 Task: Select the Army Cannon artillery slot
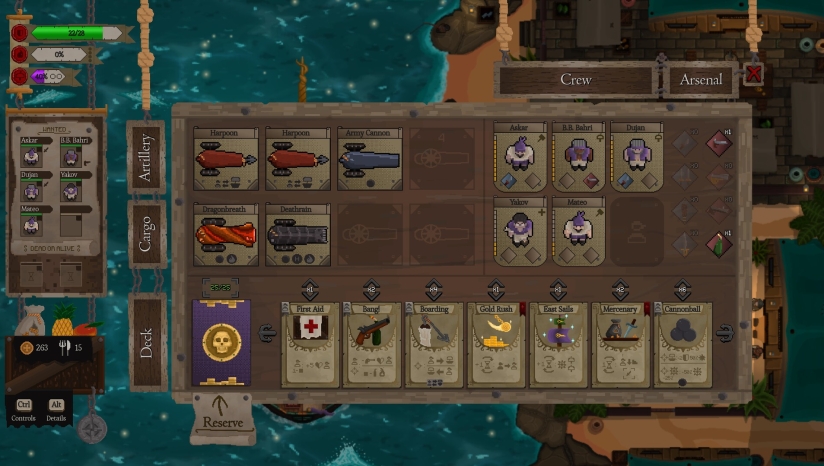369,158
